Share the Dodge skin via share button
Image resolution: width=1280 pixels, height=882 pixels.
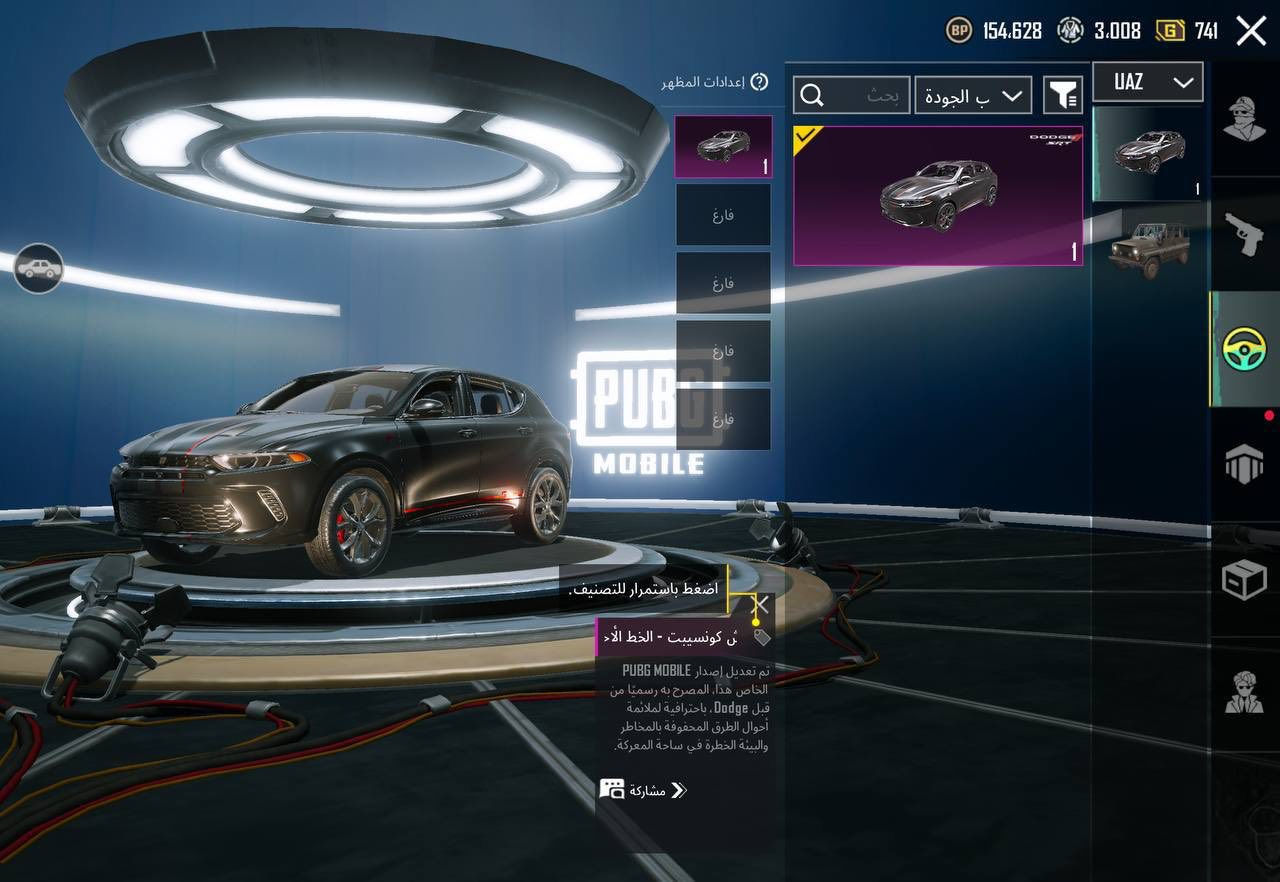click(x=644, y=790)
